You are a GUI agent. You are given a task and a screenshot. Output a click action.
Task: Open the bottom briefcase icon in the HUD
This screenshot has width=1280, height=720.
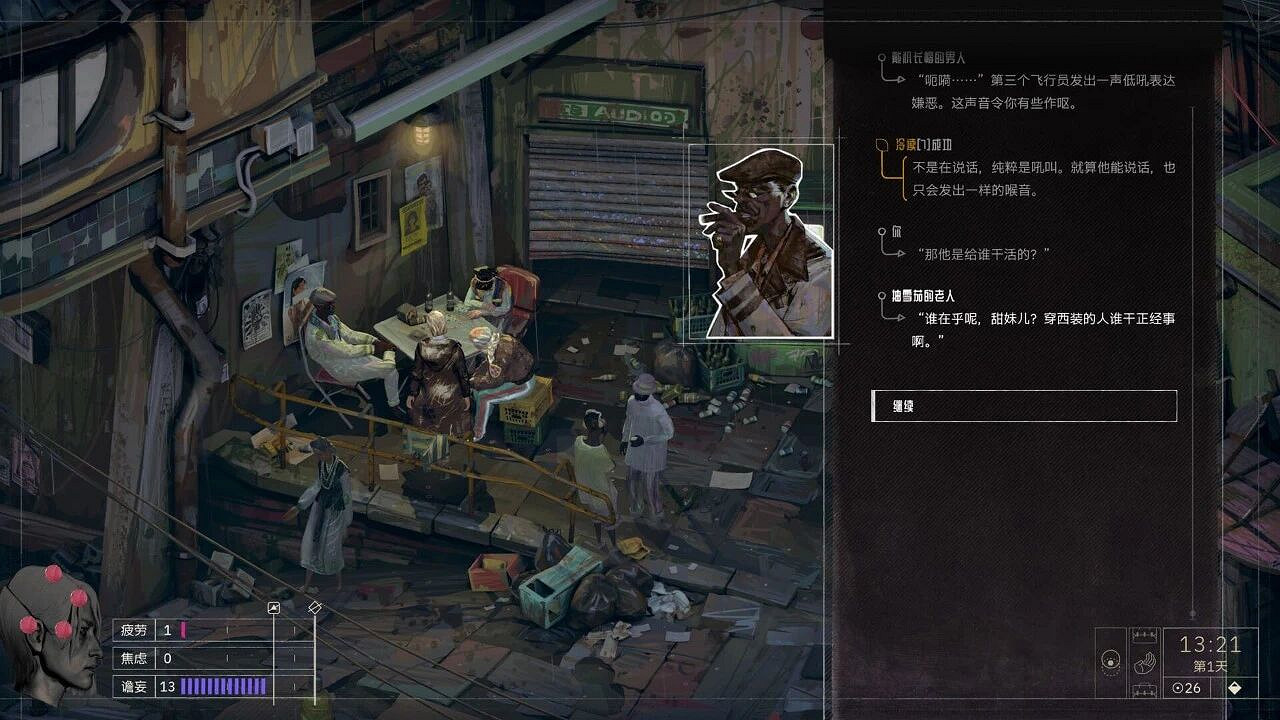(1145, 690)
